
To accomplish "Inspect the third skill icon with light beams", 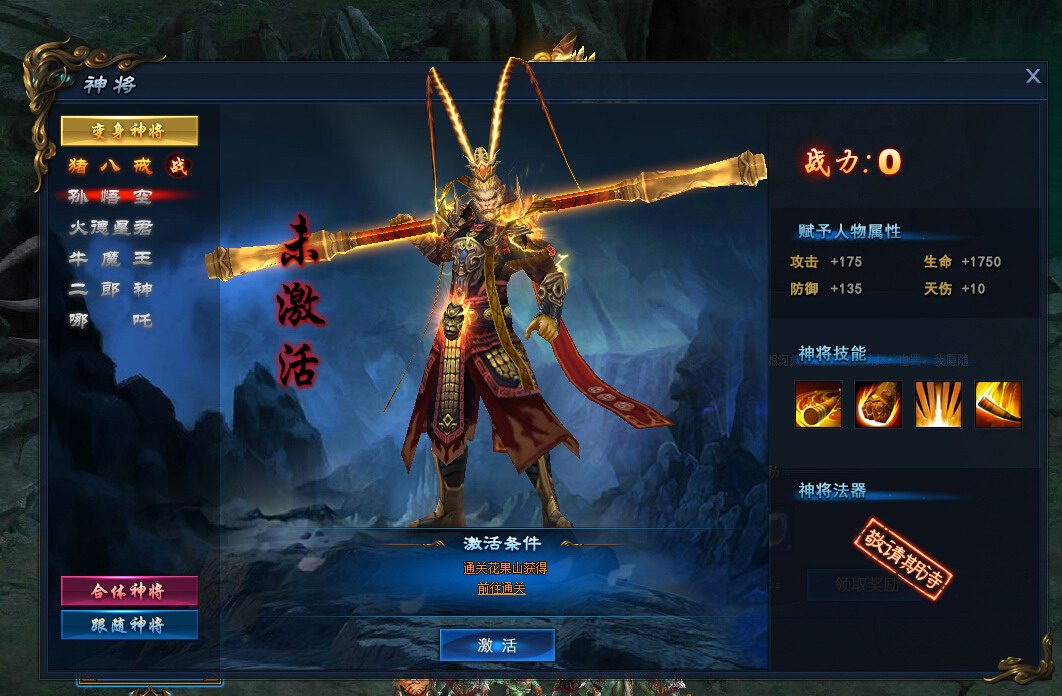I will coord(938,404).
